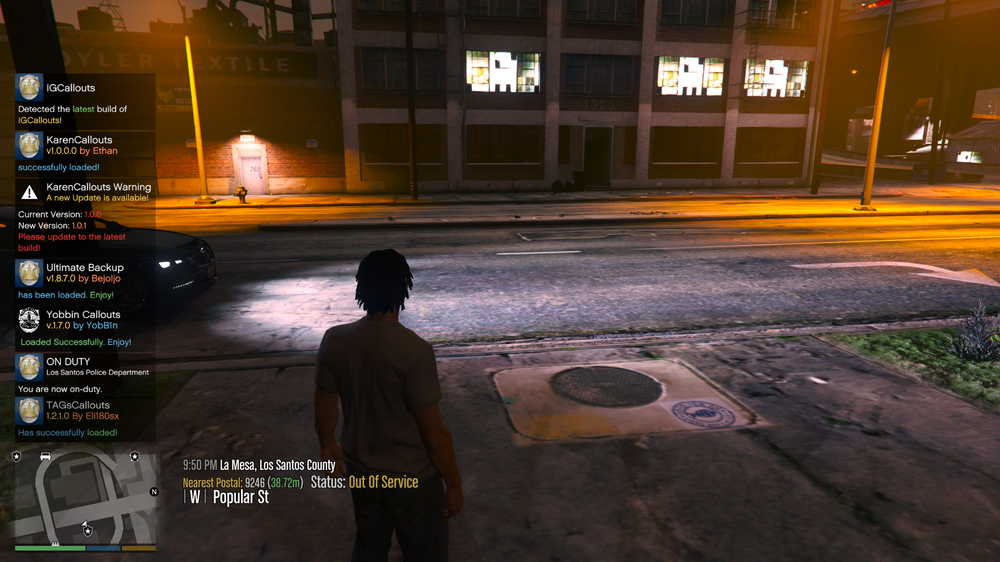Select the Yobbin Callouts notification
The height and width of the screenshot is (562, 1000).
pos(85,327)
